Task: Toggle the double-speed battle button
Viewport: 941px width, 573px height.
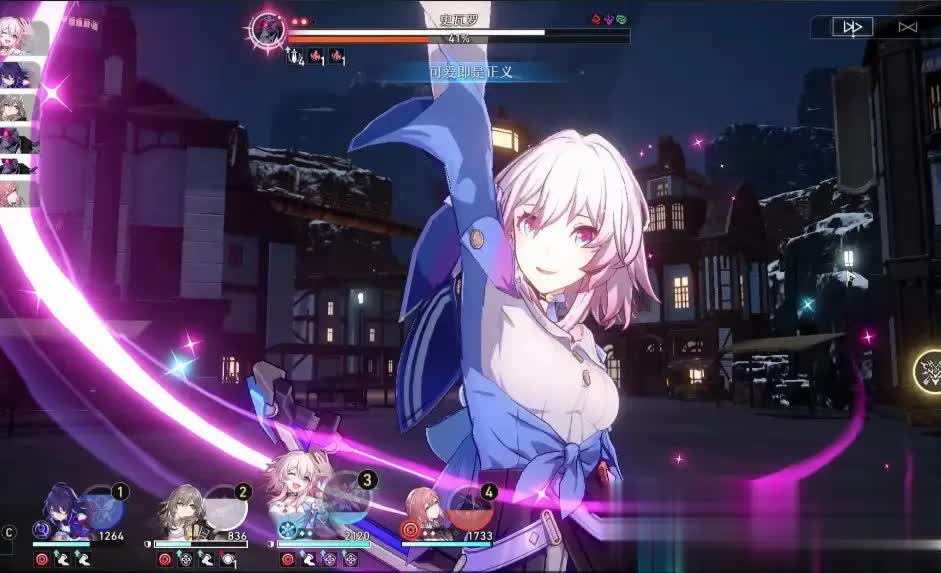Action: (852, 27)
